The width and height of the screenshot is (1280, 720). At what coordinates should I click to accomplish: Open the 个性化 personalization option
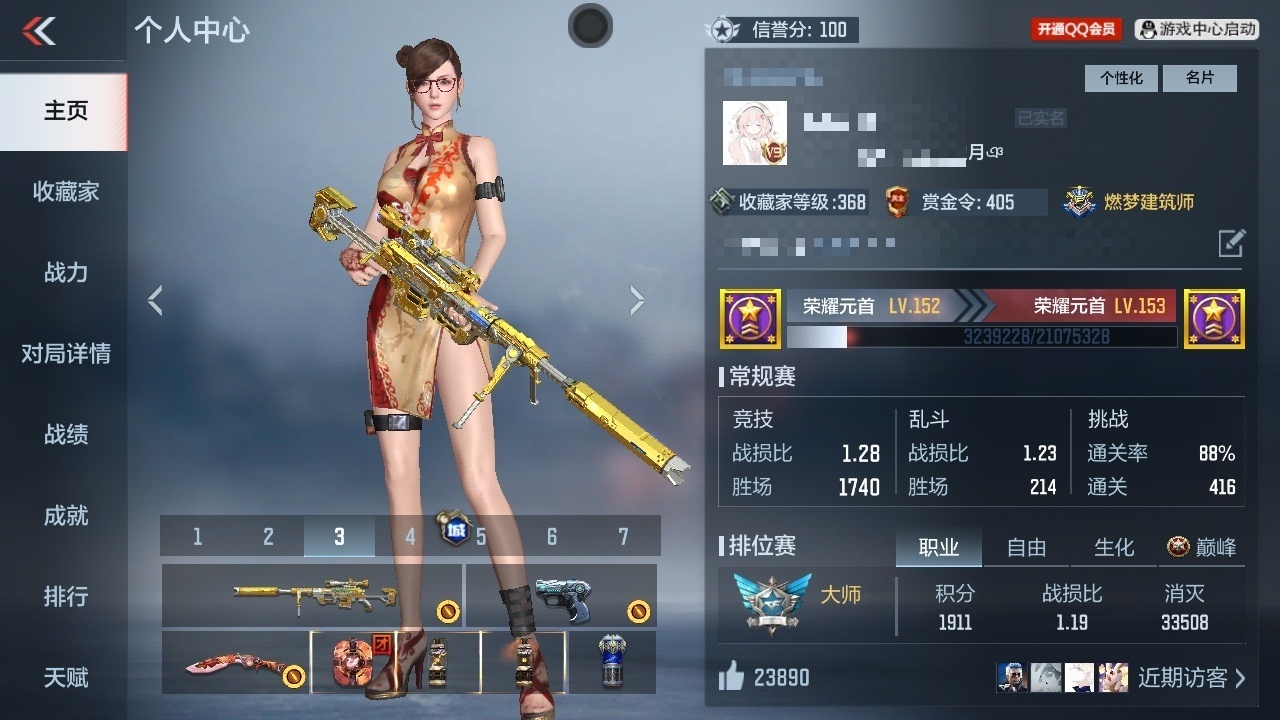(1120, 77)
